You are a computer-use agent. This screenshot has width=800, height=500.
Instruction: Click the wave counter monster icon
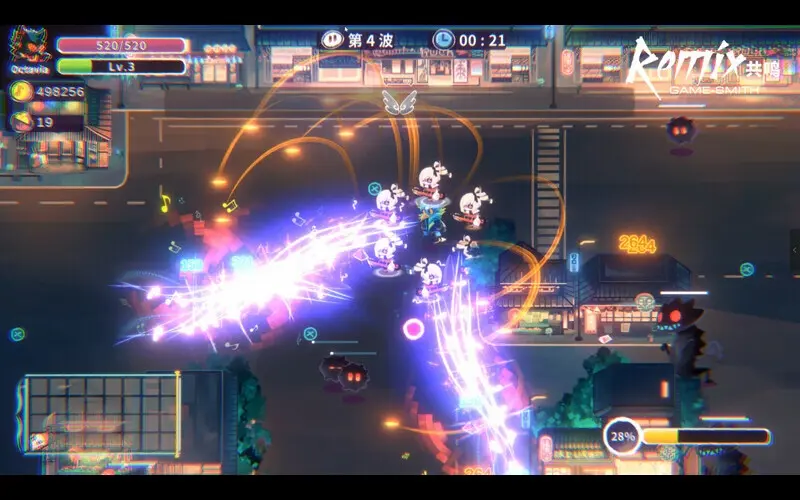tap(331, 39)
